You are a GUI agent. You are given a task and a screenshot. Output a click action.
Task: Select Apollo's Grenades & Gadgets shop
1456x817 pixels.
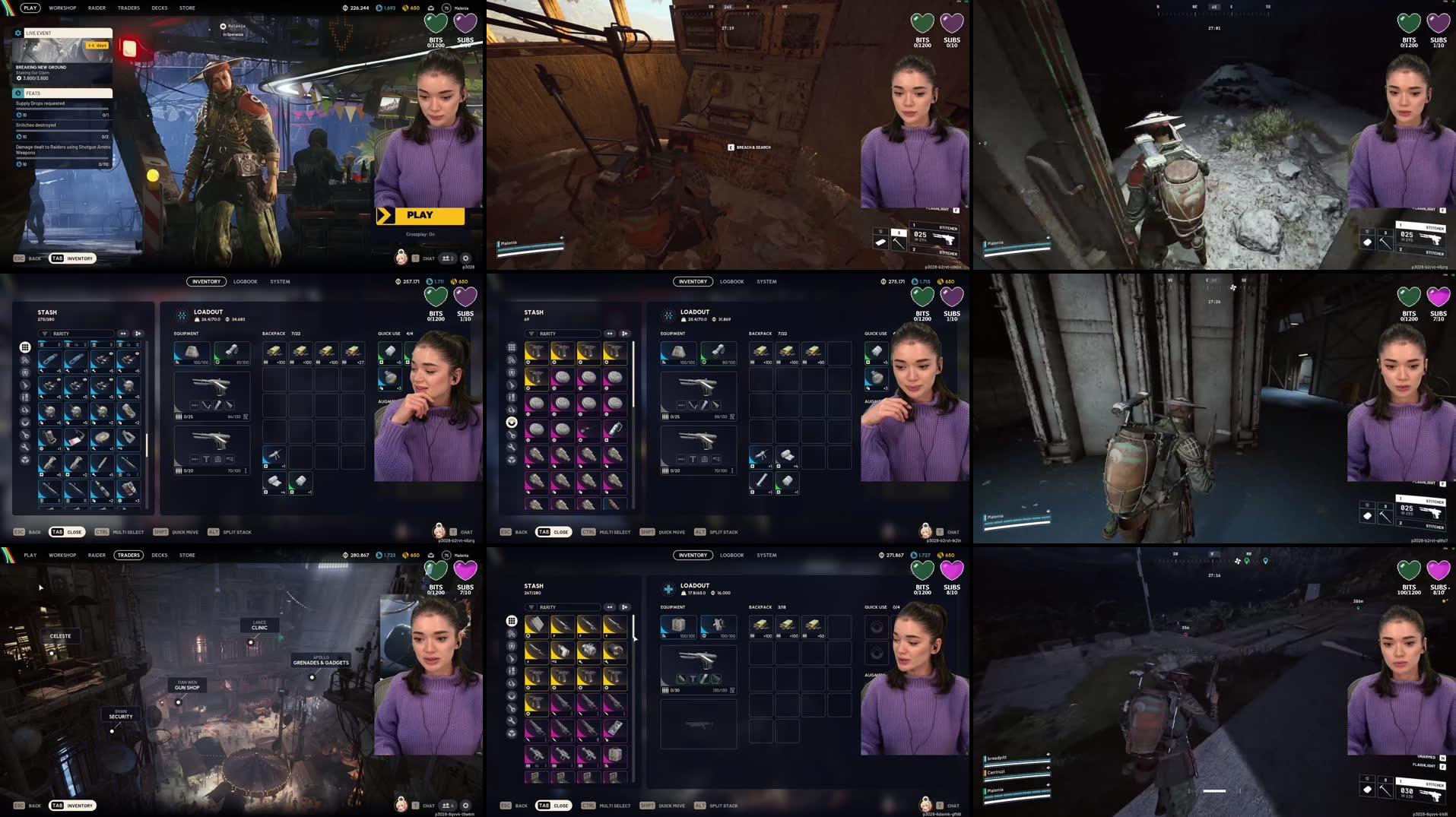pos(321,660)
